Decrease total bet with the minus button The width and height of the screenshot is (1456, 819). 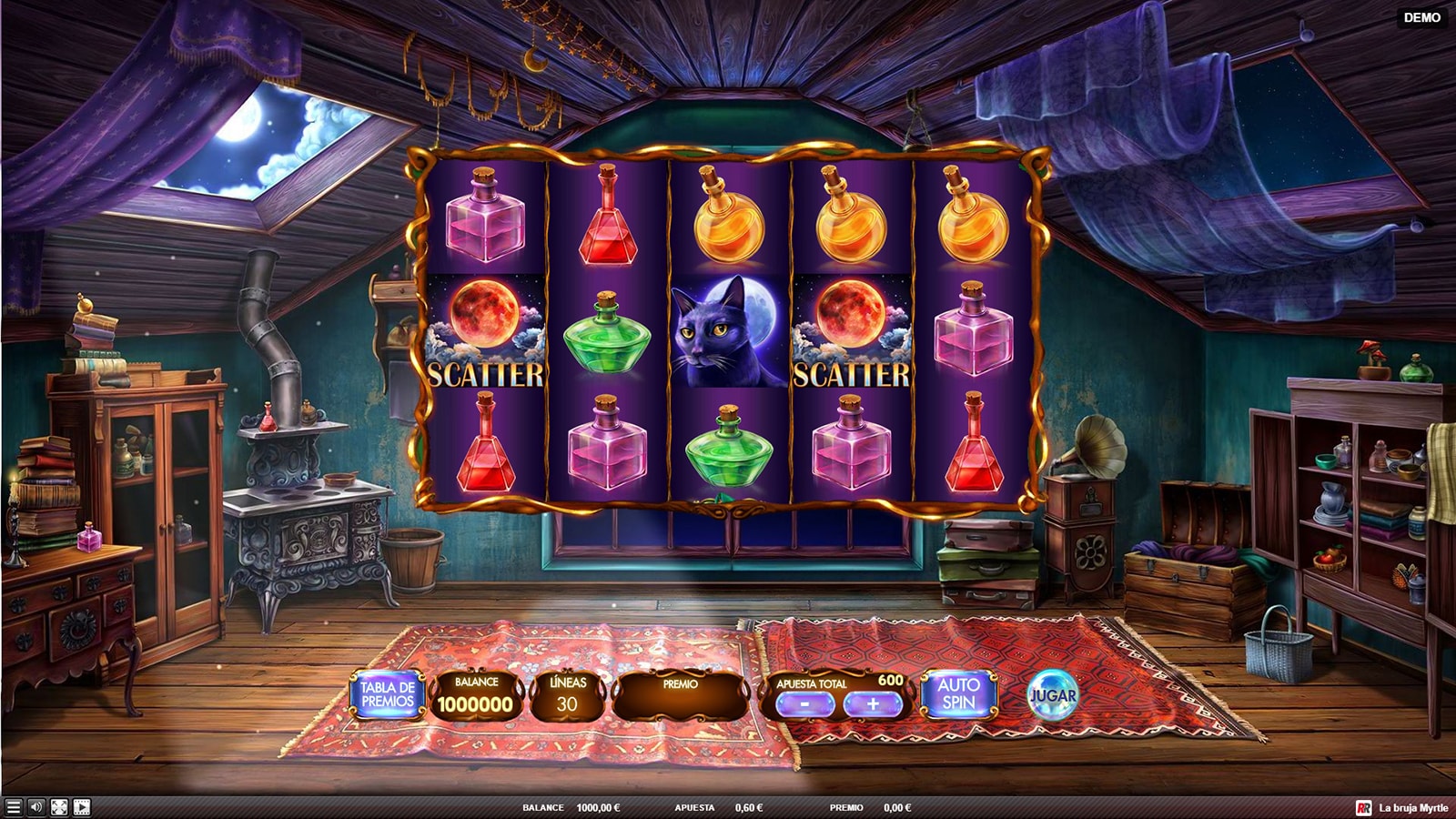[805, 703]
